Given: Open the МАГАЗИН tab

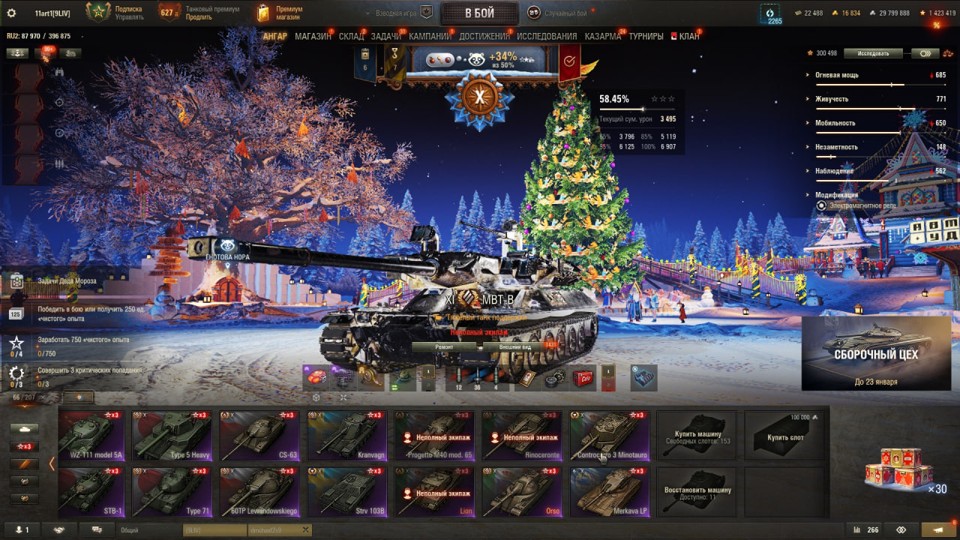Looking at the screenshot, I should tap(313, 37).
